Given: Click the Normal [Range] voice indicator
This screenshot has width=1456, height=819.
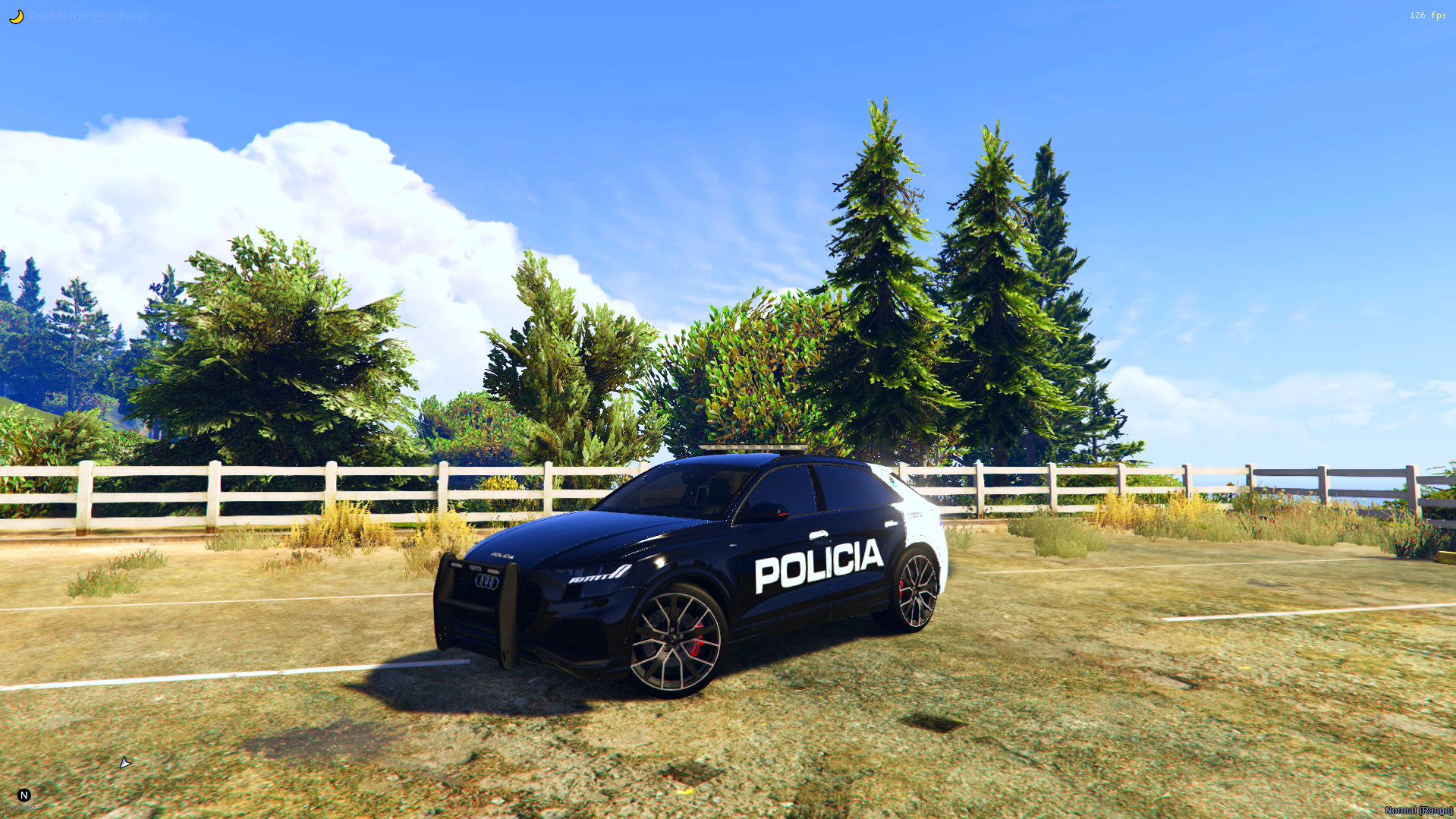Looking at the screenshot, I should point(1418,811).
